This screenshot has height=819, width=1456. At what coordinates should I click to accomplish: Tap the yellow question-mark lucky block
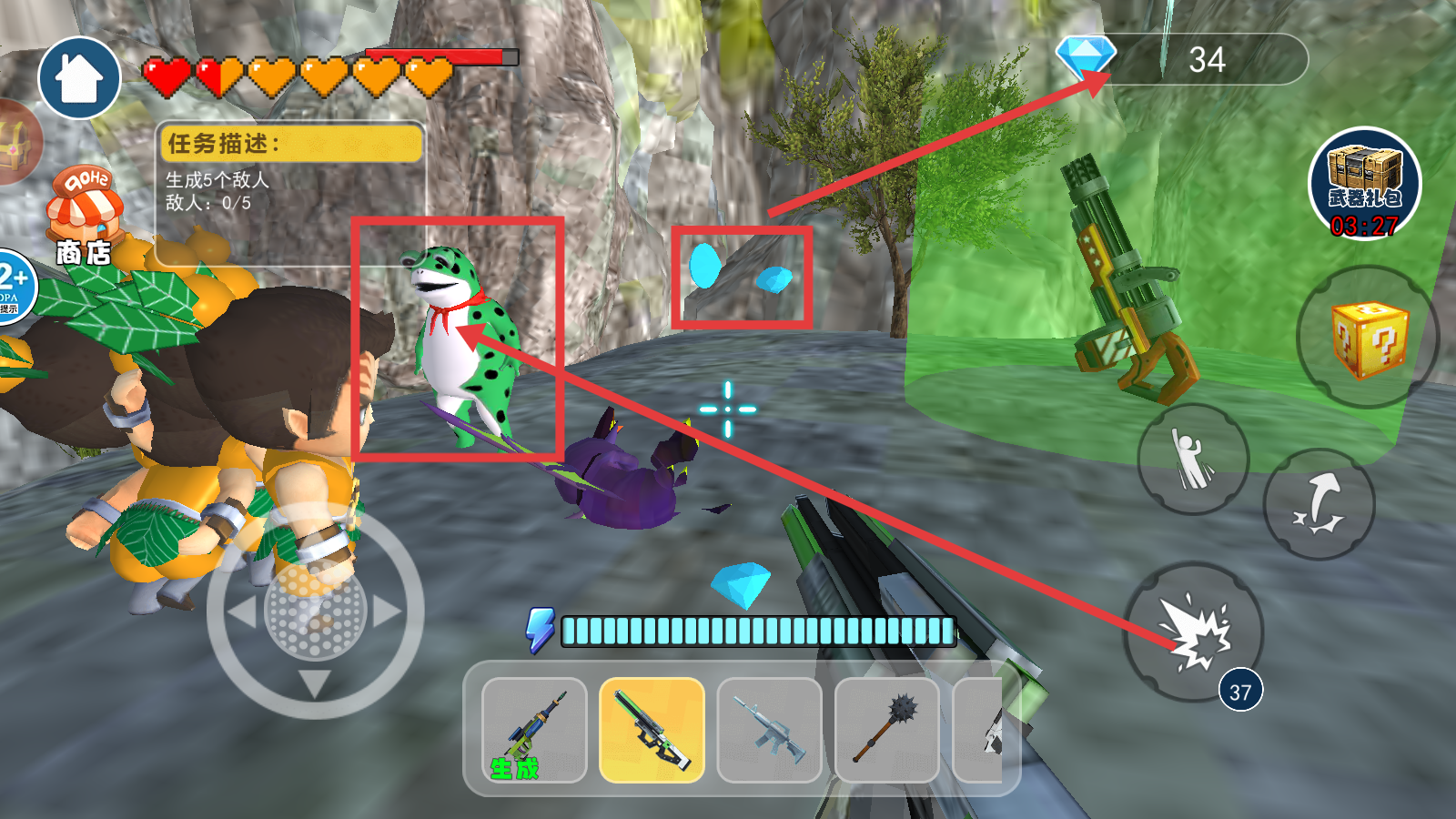tap(1368, 338)
